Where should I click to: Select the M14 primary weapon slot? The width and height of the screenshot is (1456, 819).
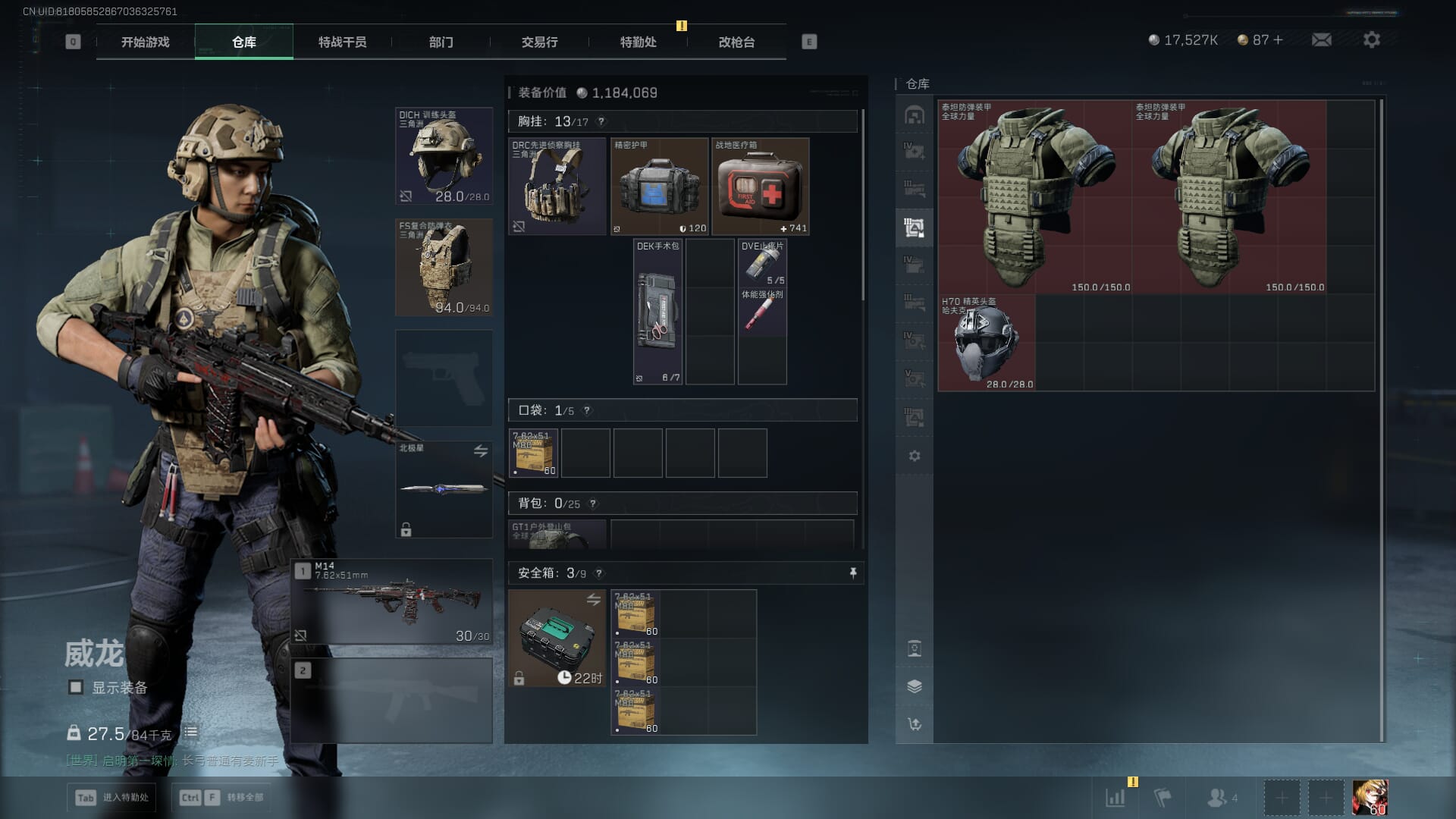(x=391, y=602)
